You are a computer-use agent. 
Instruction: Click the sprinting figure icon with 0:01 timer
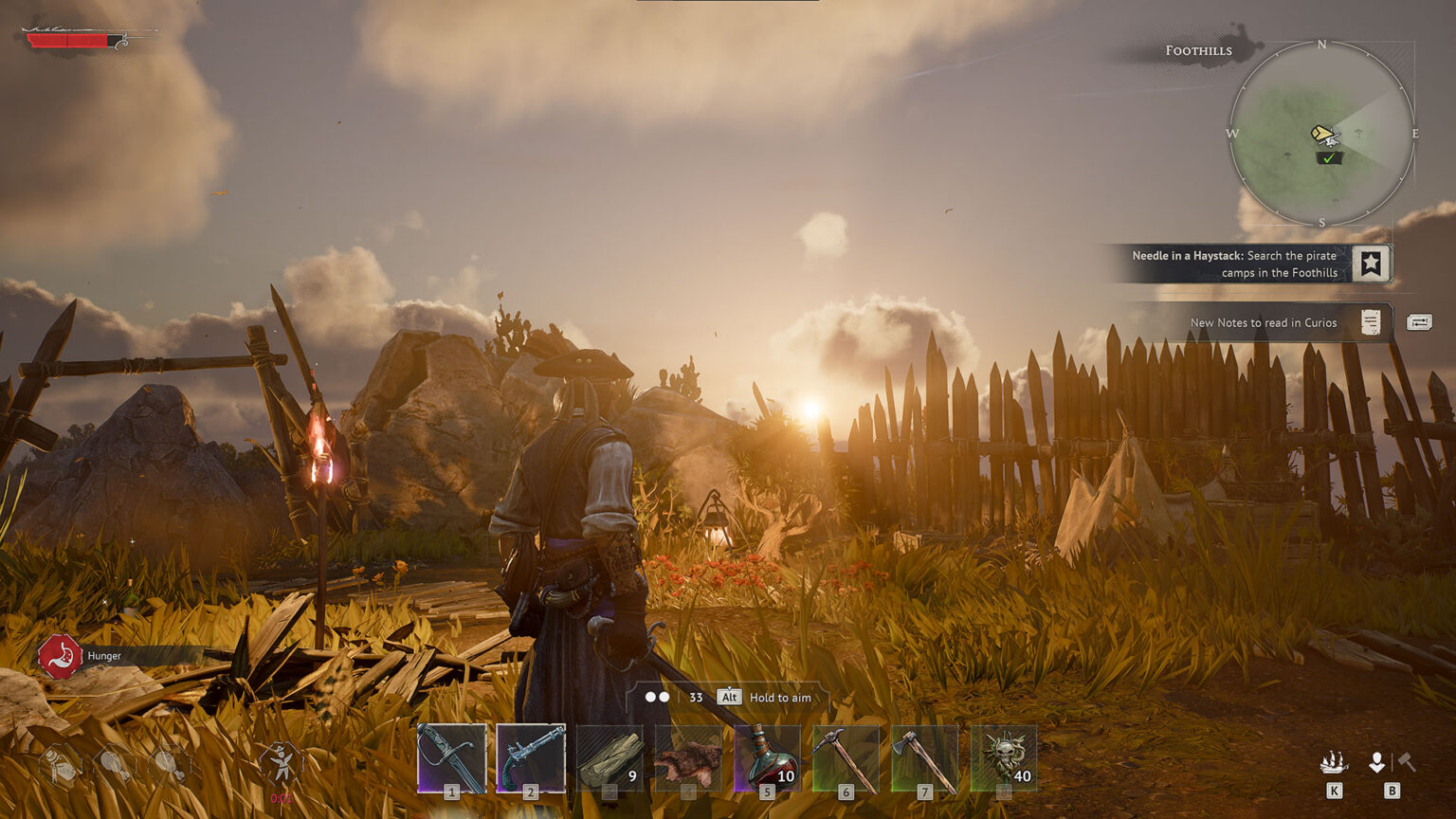(281, 761)
